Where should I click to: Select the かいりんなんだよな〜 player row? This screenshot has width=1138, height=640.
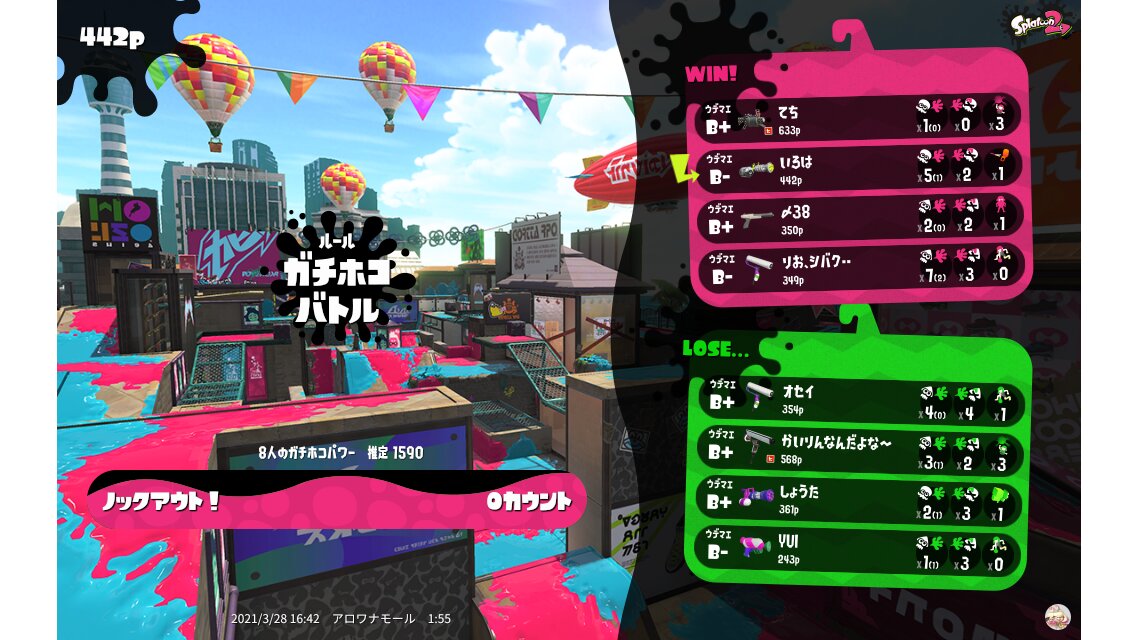pos(860,451)
